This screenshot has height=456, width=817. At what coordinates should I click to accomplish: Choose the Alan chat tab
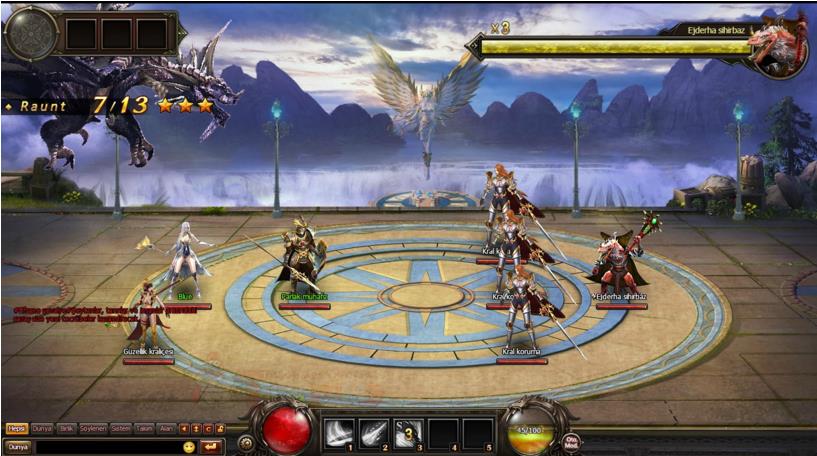[167, 428]
